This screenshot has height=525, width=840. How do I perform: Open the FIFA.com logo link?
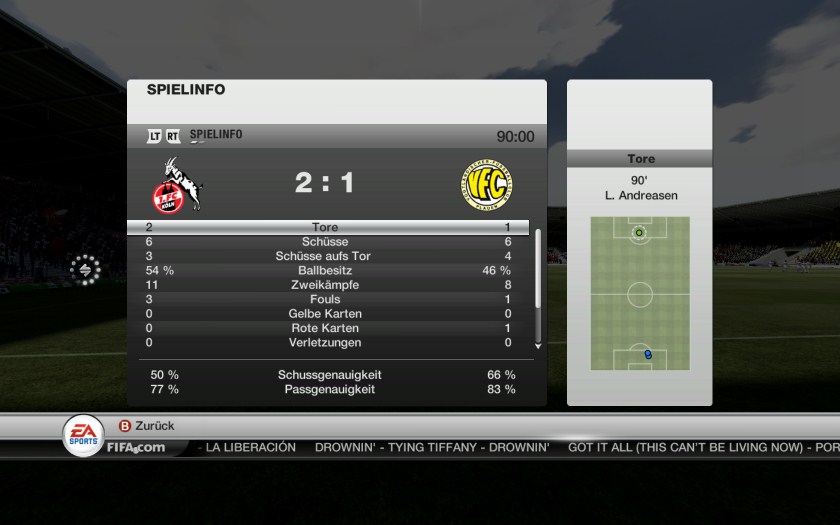coord(136,447)
